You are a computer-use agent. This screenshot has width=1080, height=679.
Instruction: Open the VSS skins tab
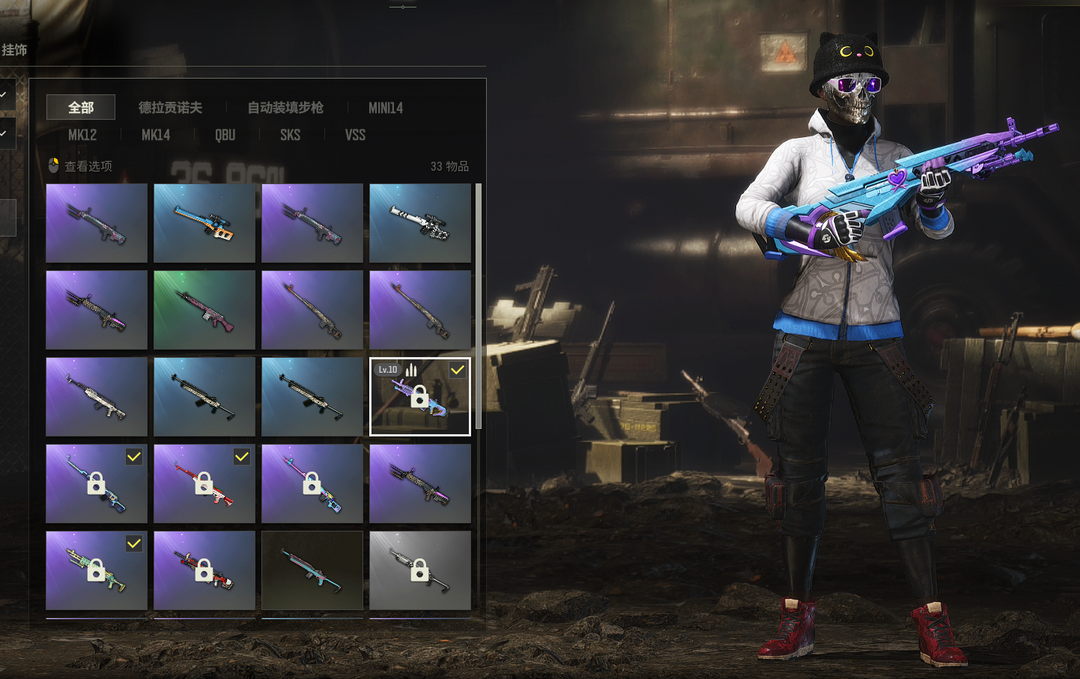355,134
